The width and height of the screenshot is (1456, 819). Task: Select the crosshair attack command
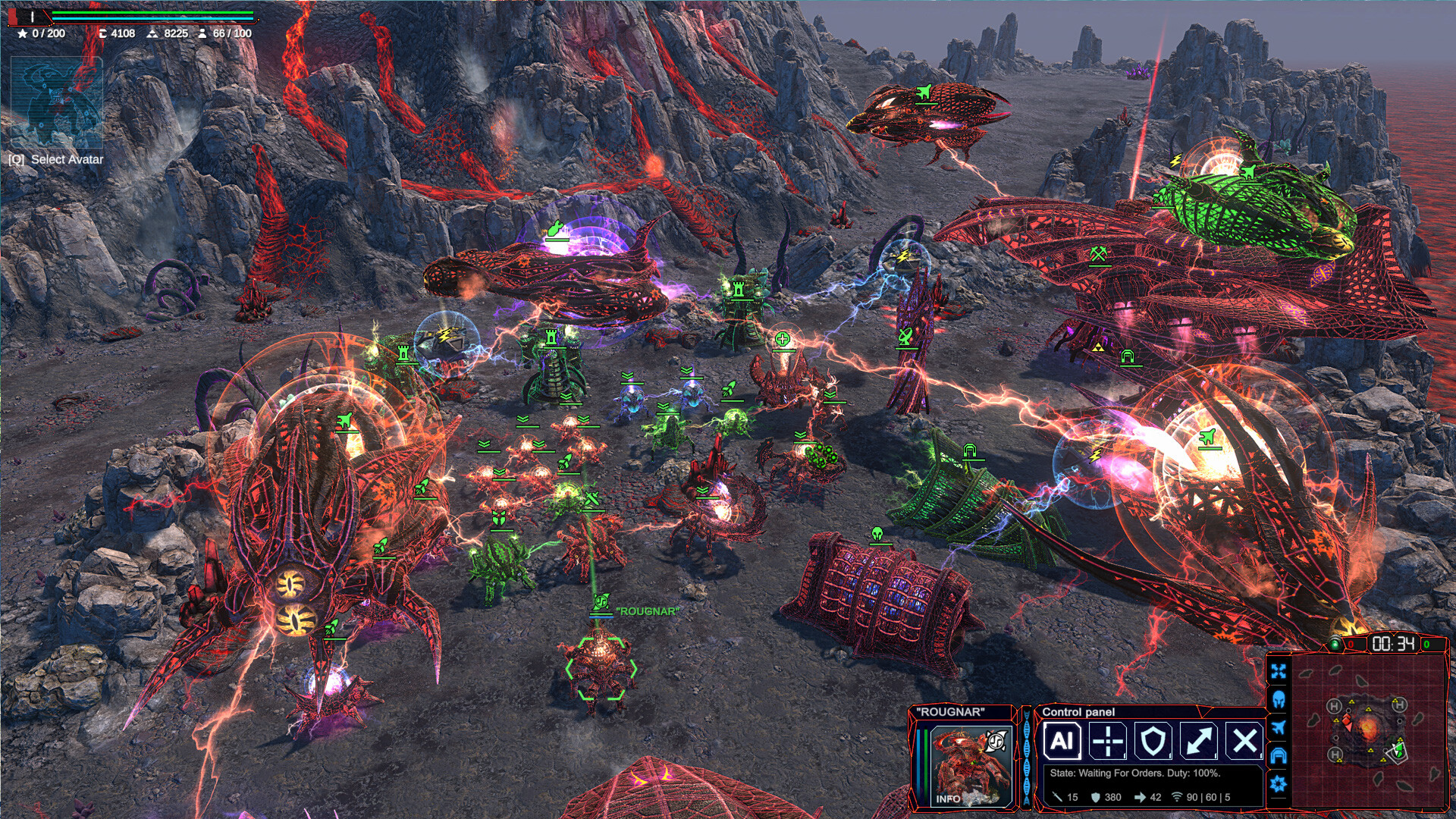coord(1106,741)
